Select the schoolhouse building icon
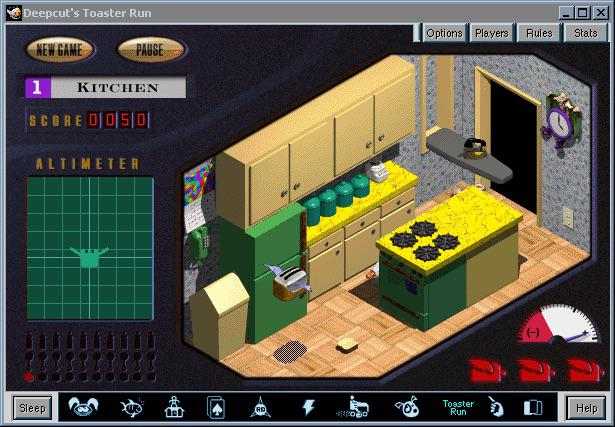This screenshot has height=427, width=615. tap(172, 407)
